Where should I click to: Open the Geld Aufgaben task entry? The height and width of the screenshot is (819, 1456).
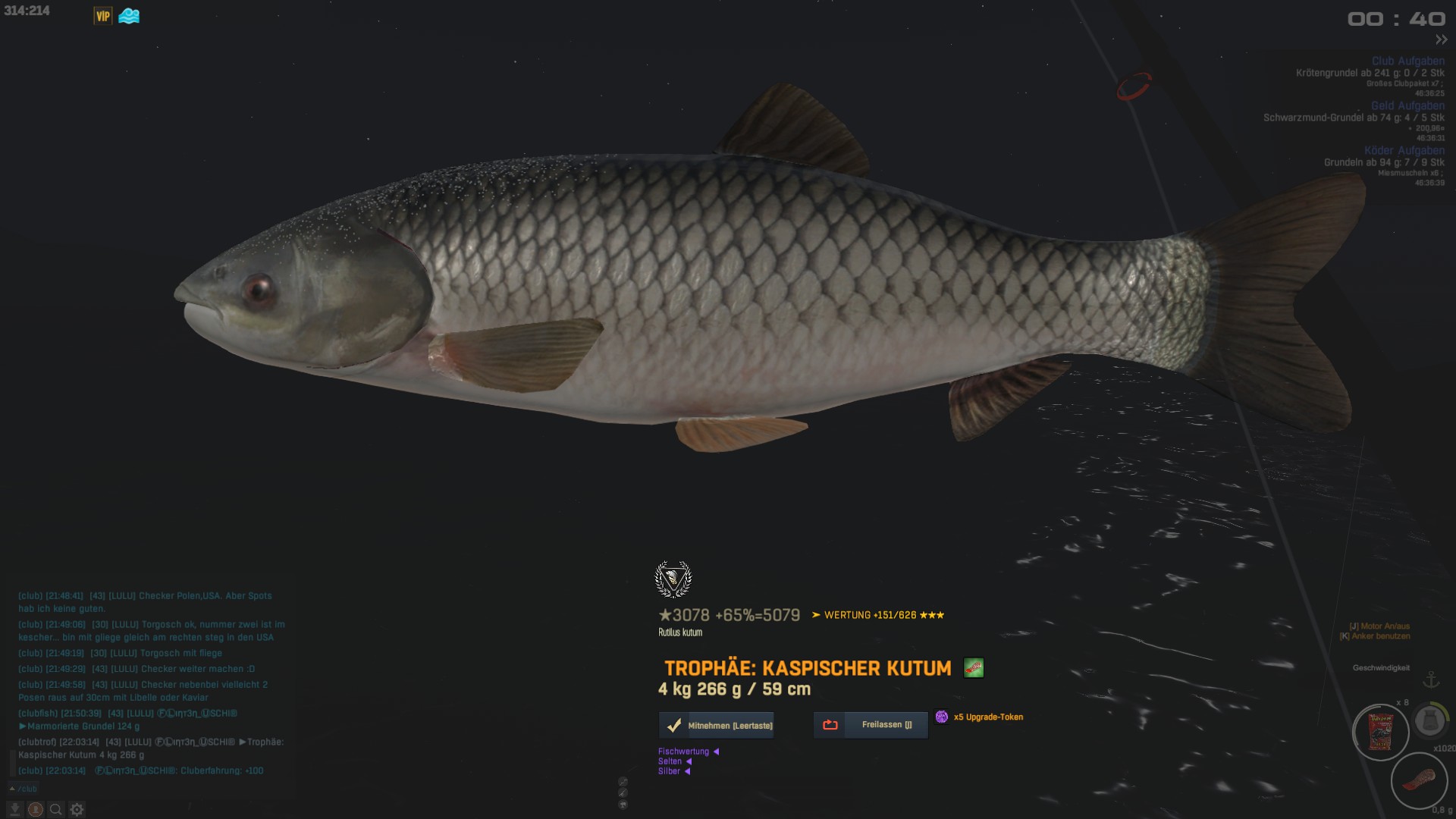click(1407, 105)
